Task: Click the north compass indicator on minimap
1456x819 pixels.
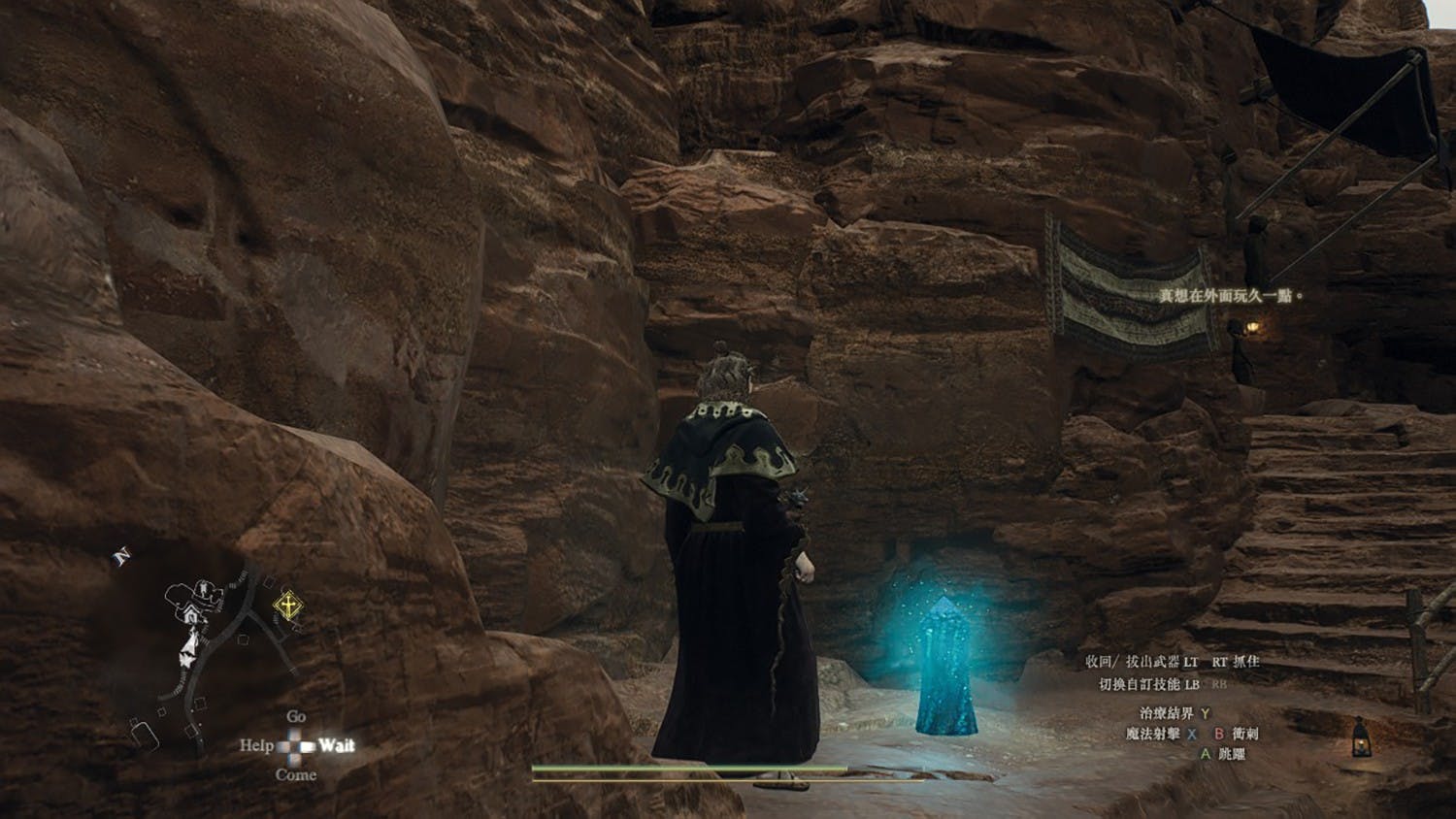Action: [122, 557]
